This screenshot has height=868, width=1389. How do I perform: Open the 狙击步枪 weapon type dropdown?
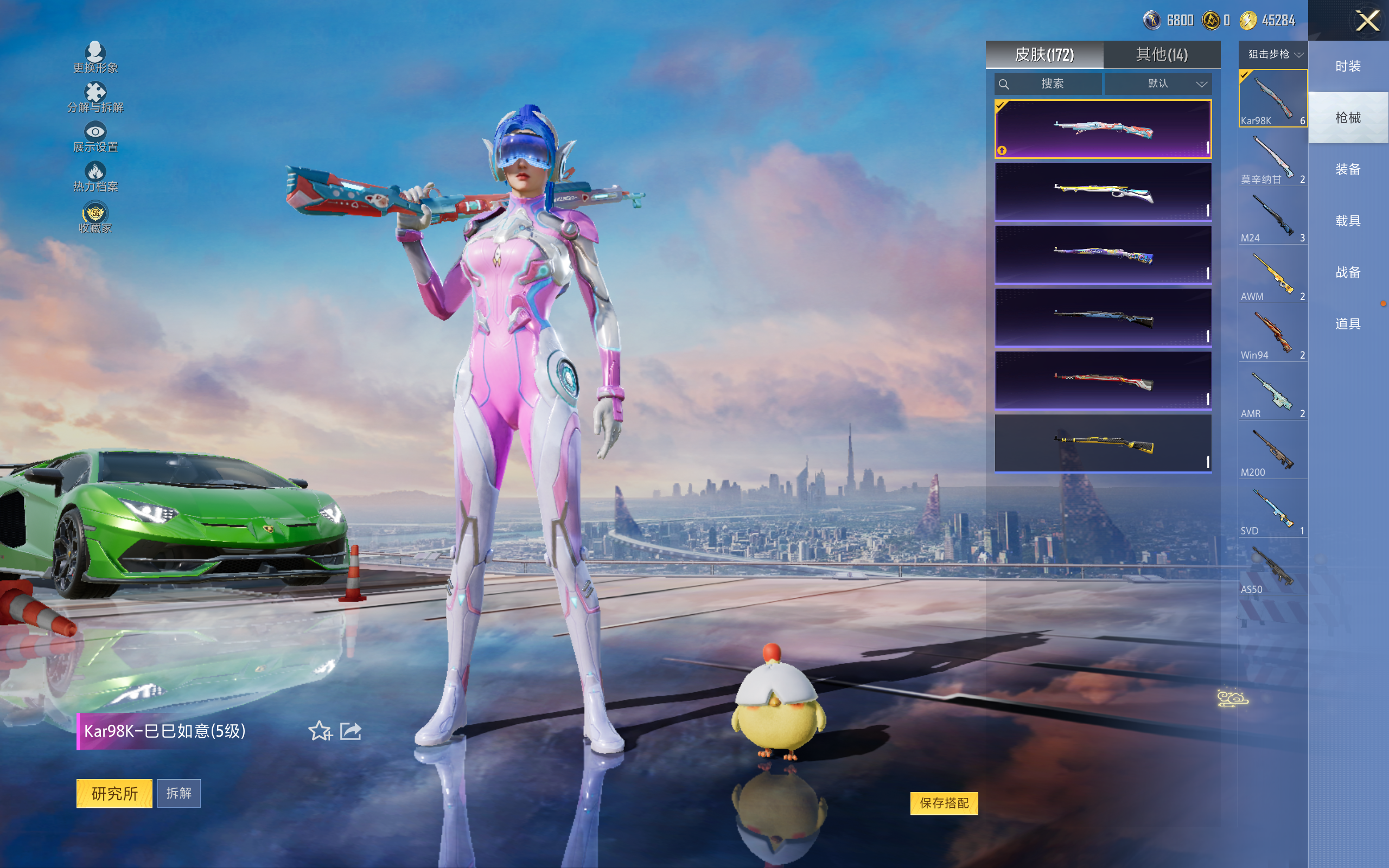click(x=1273, y=55)
